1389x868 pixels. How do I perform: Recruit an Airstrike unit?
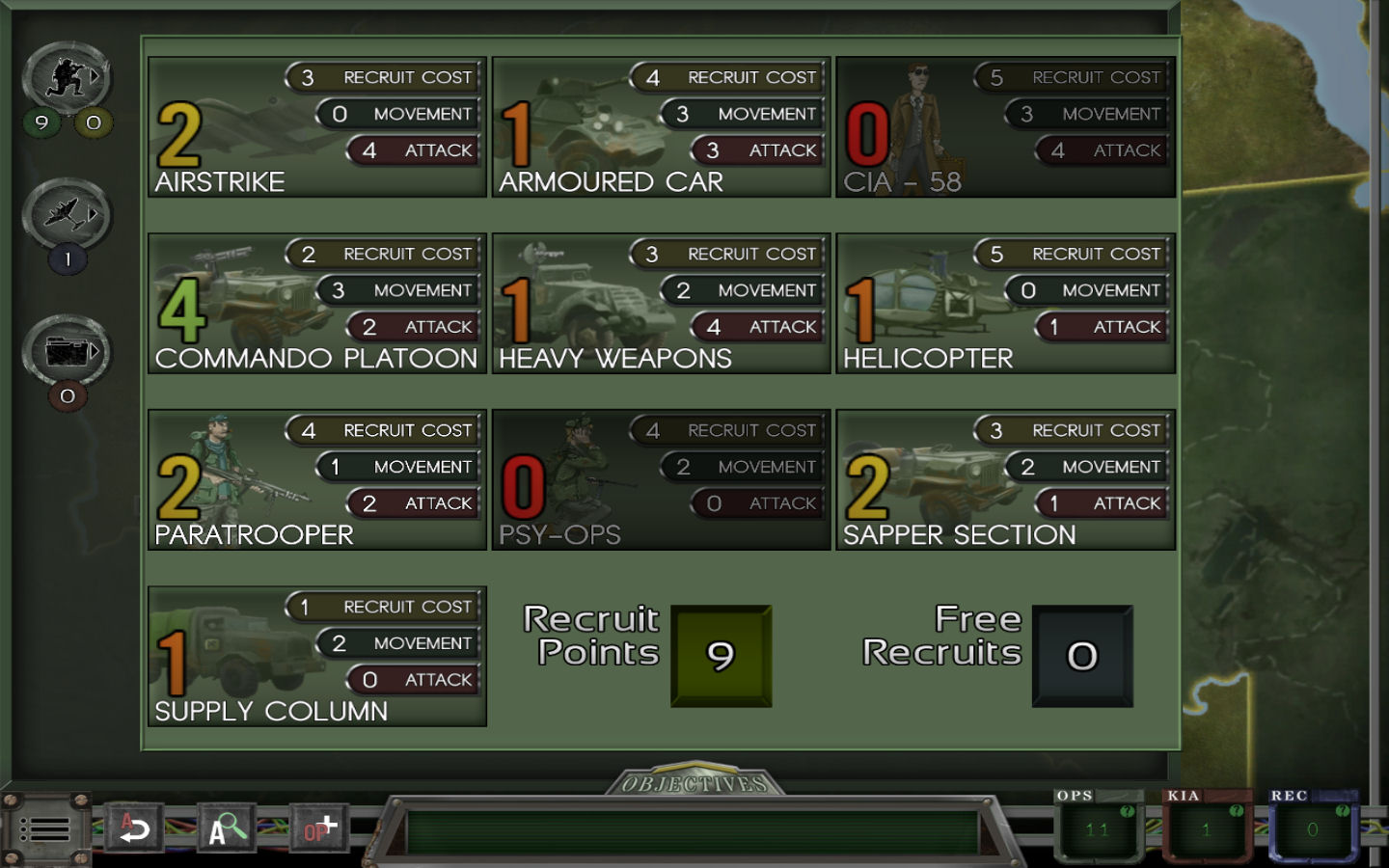(316, 127)
